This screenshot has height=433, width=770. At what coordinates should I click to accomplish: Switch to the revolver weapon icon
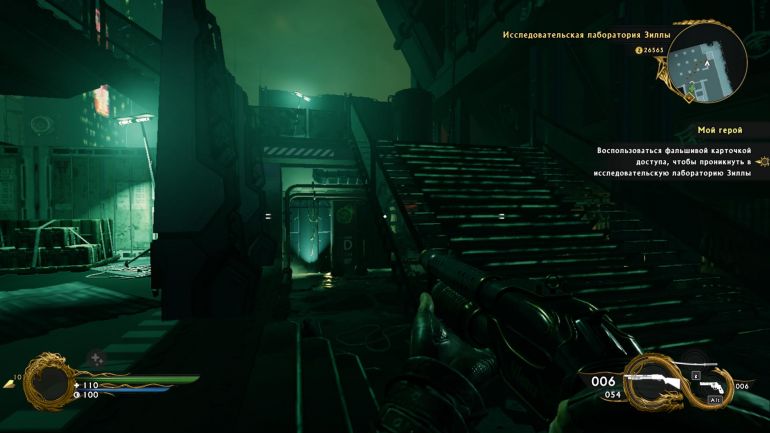pos(713,386)
